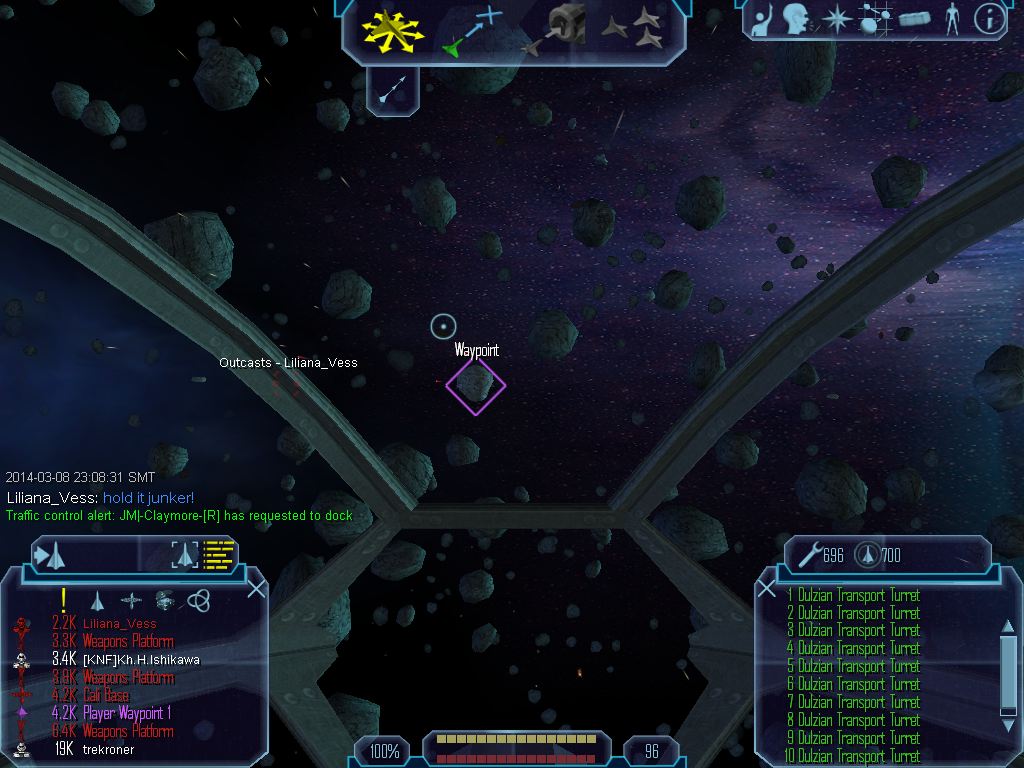Select the go-to maneuver with green ship
1024x768 pixels.
[x=471, y=30]
